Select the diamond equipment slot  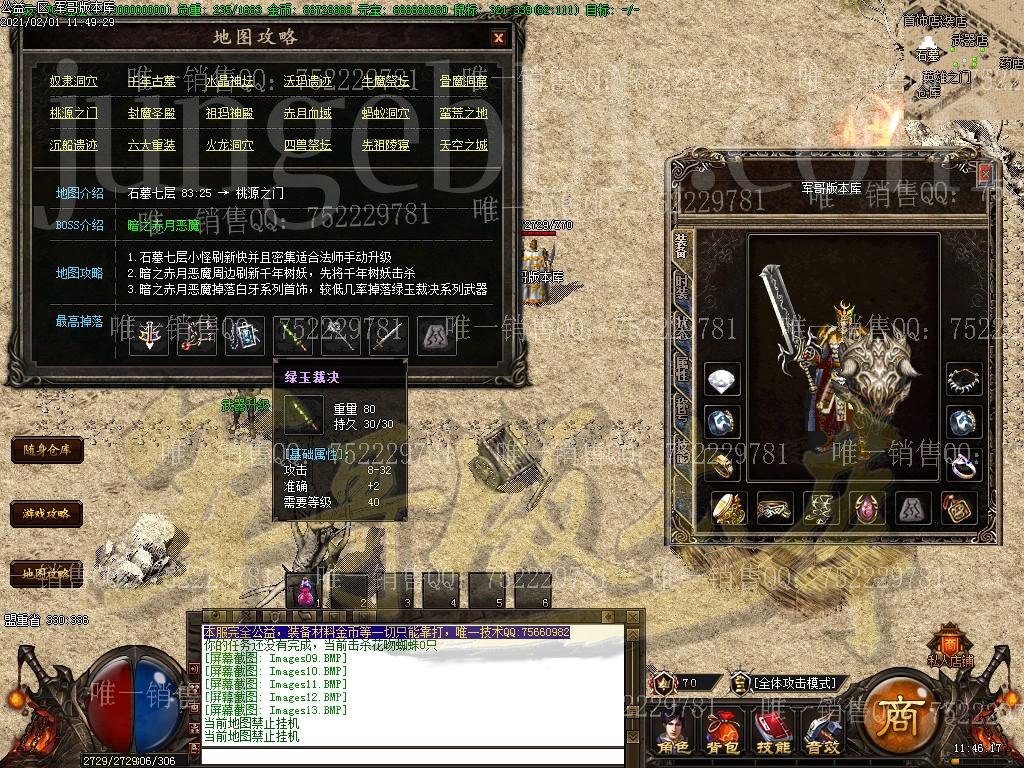click(722, 381)
